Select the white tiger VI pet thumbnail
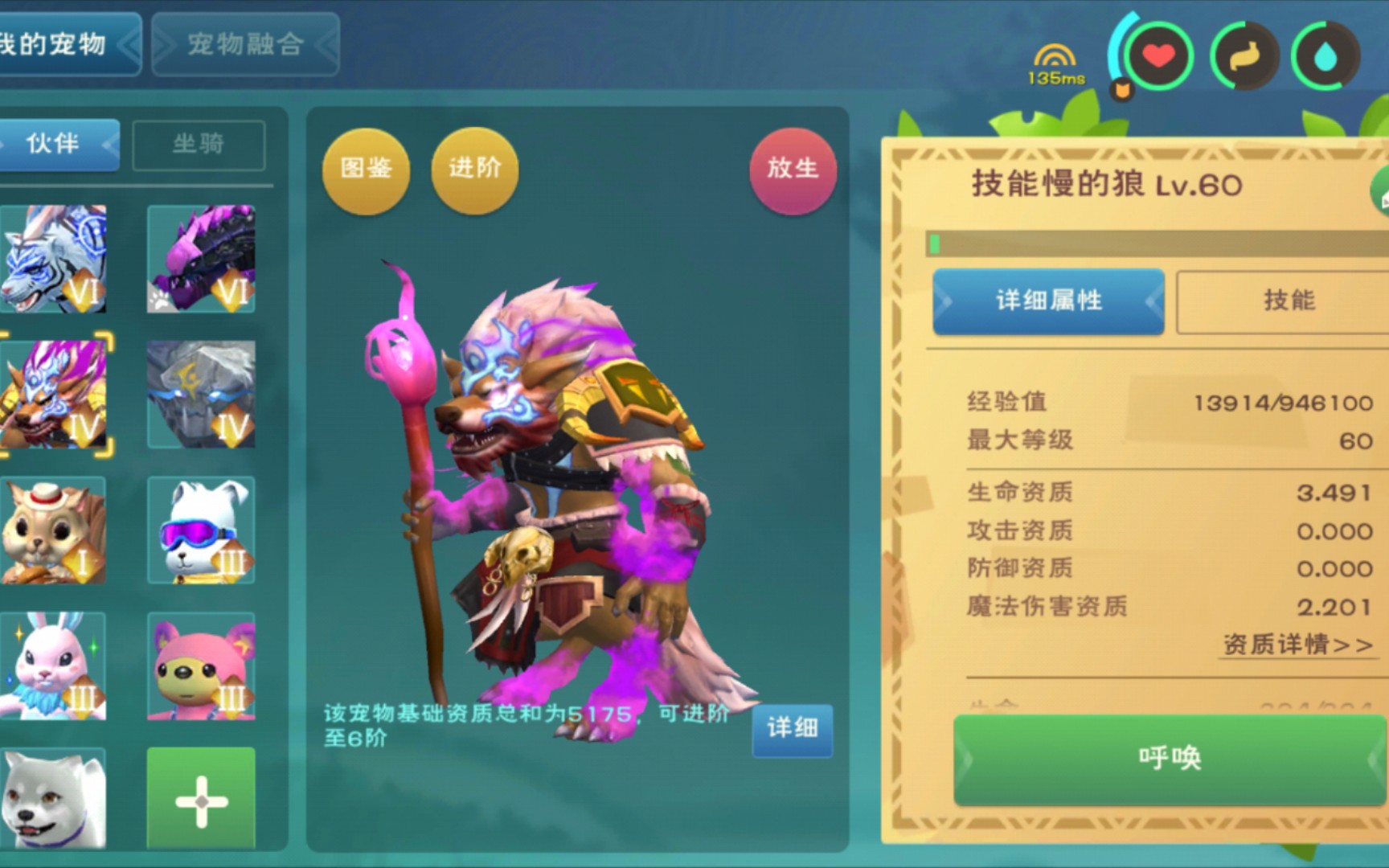 click(52, 259)
